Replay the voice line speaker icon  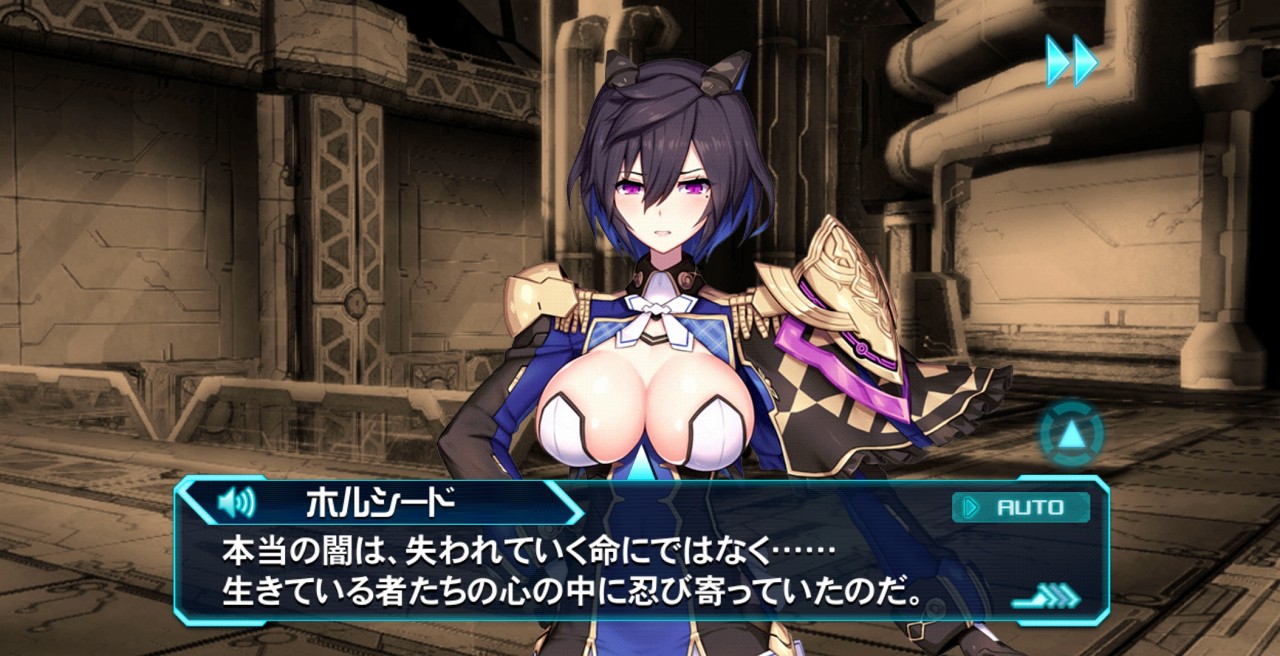tap(236, 502)
